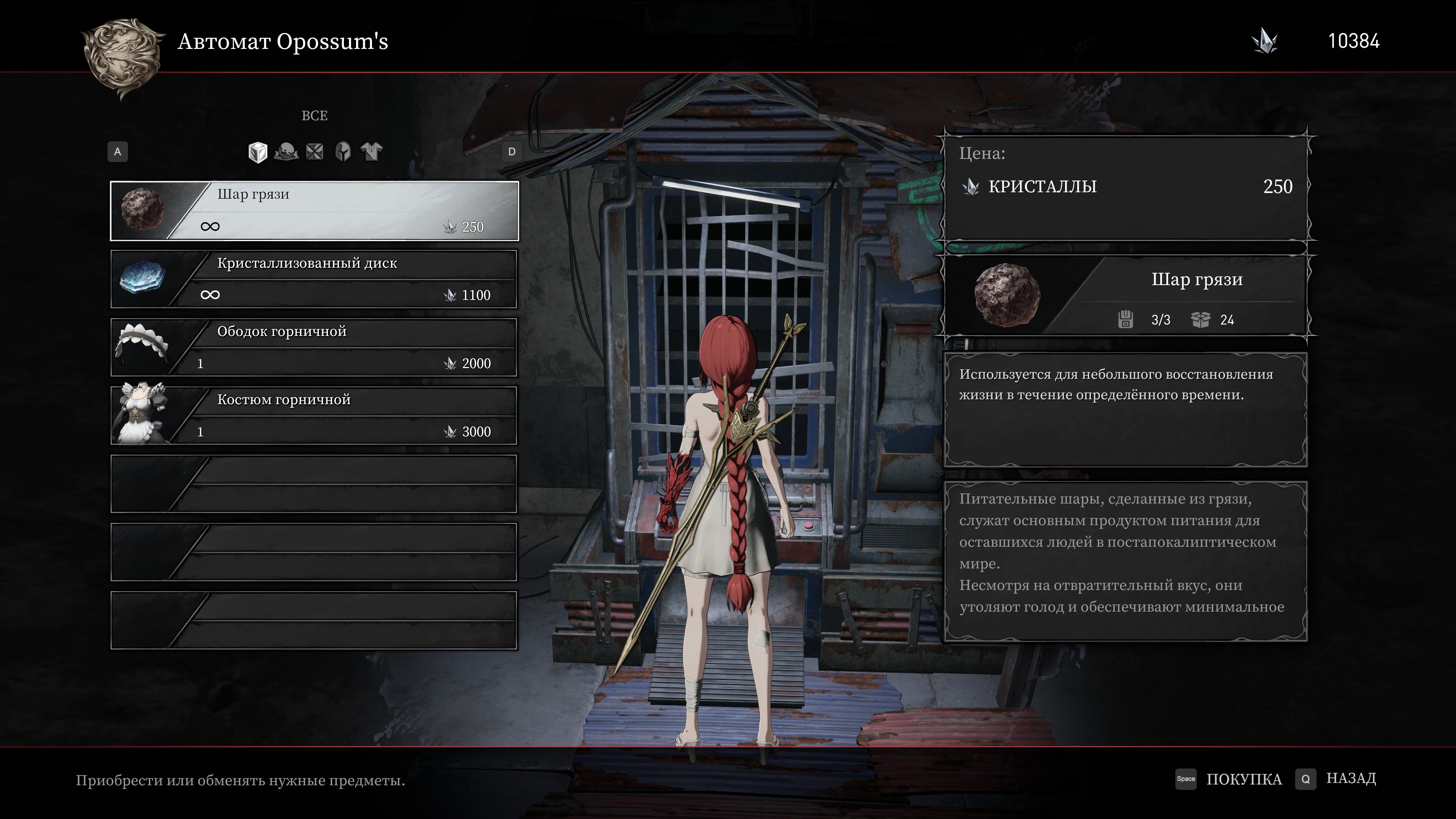Go back with the НАЗАД button
Viewport: 1456px width, 819px height.
click(1350, 779)
